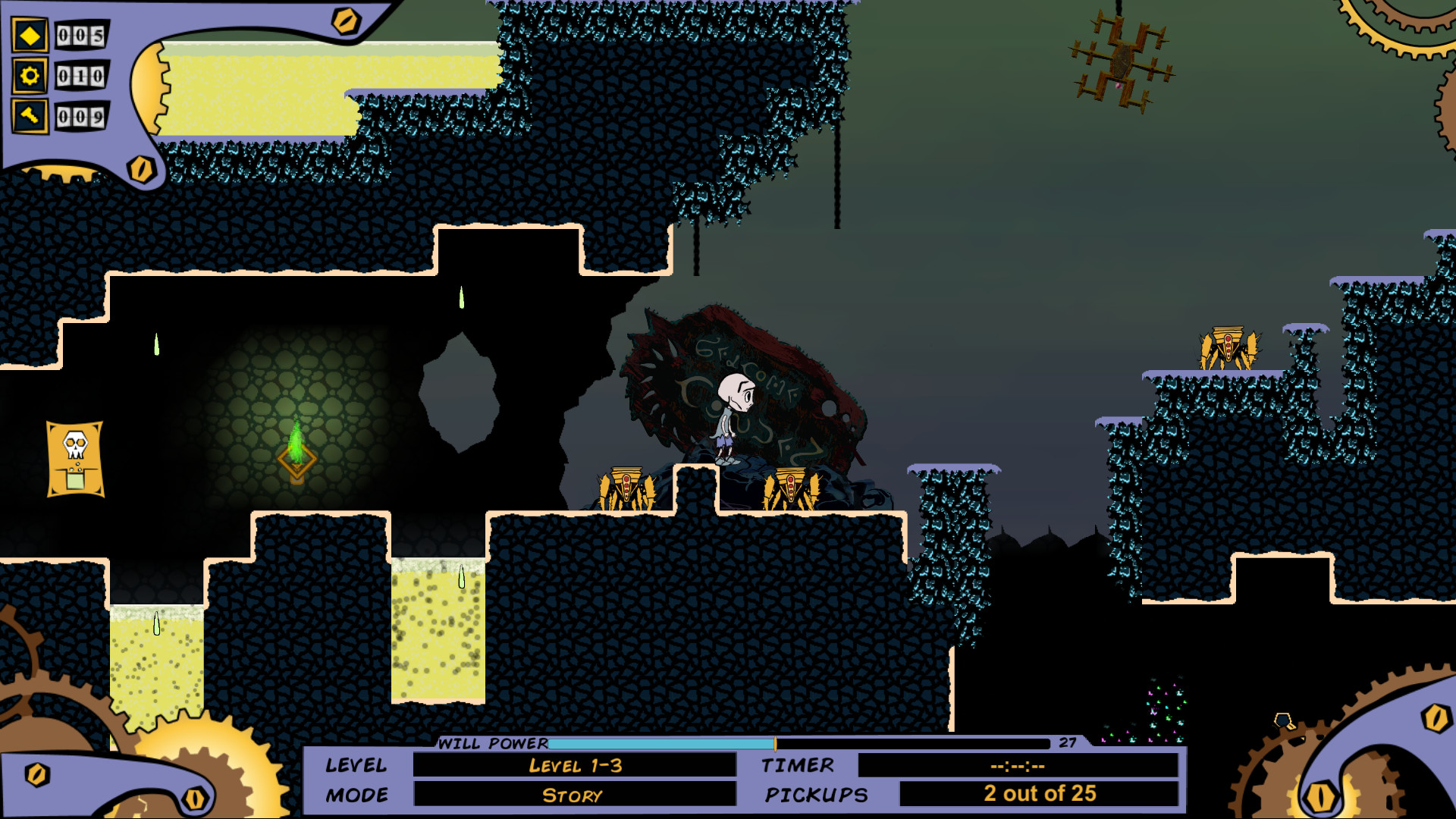
Task: Click the LEVEL label in the bottom panel
Action: click(357, 766)
